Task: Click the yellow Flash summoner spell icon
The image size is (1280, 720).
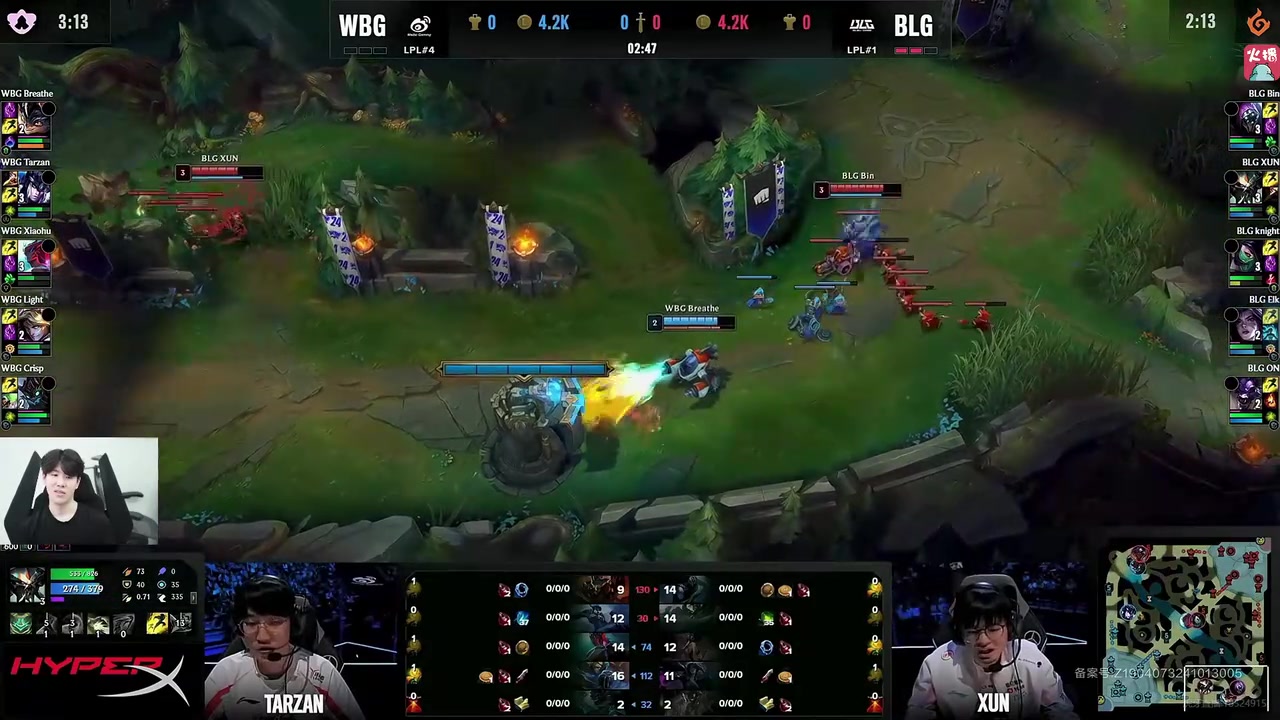Action: pos(156,624)
